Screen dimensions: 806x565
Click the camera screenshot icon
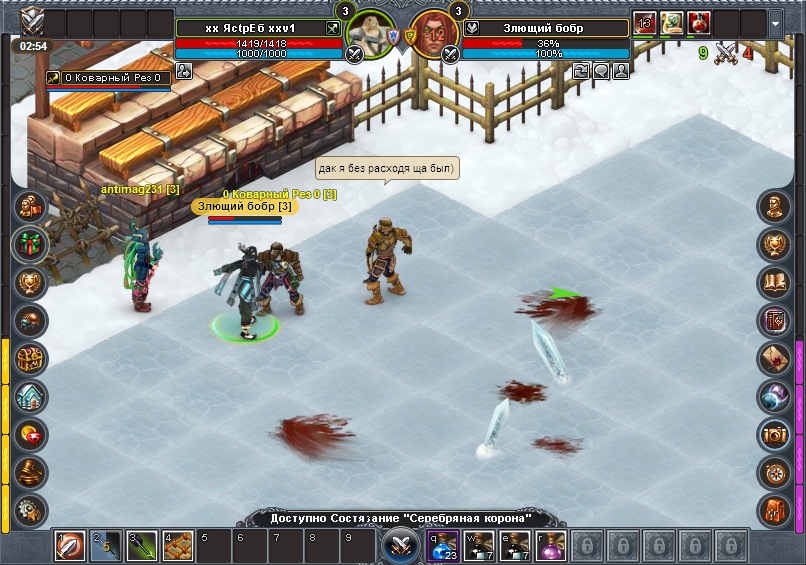(774, 434)
